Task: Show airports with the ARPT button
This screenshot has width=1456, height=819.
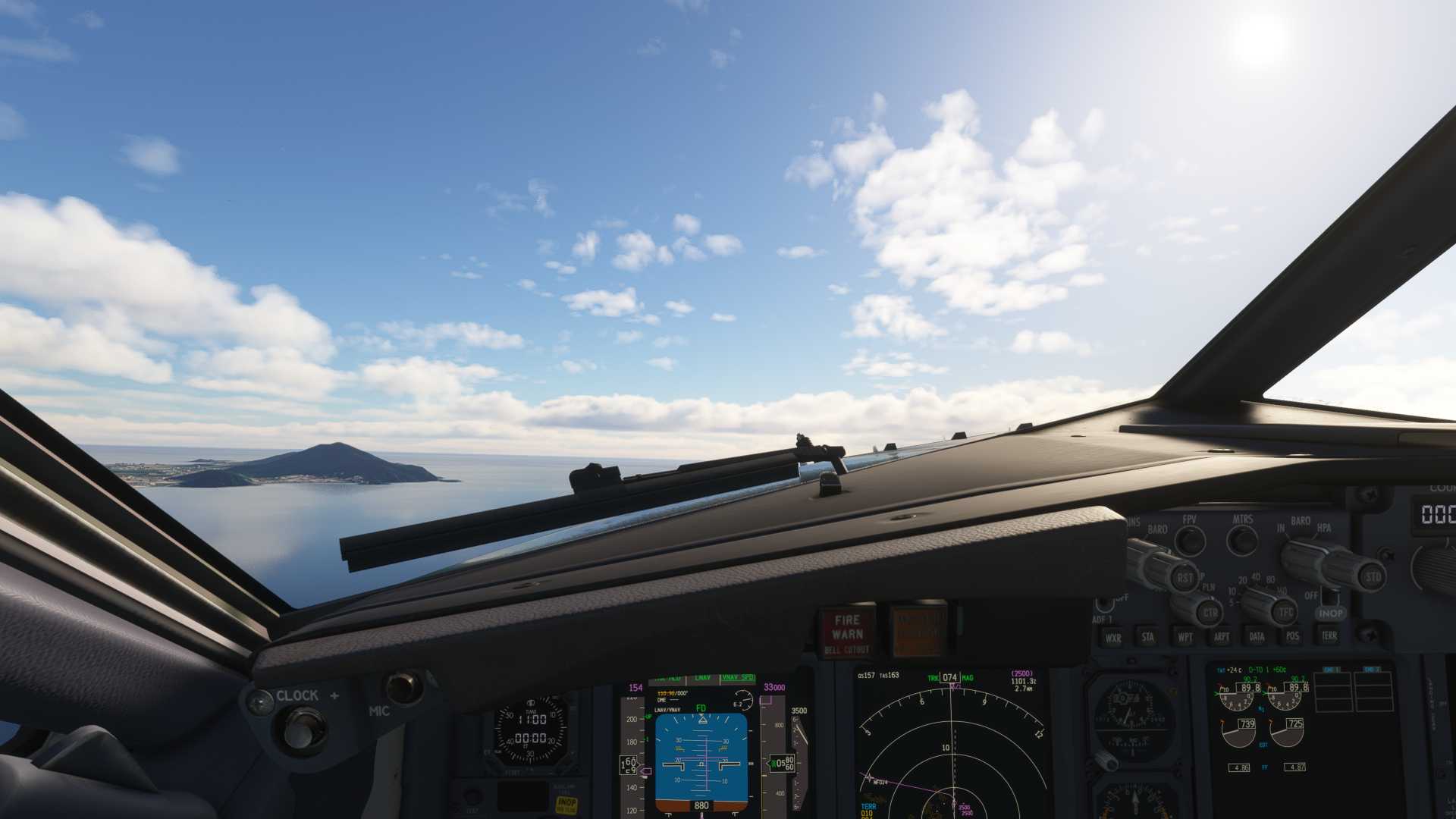Action: tap(1221, 636)
